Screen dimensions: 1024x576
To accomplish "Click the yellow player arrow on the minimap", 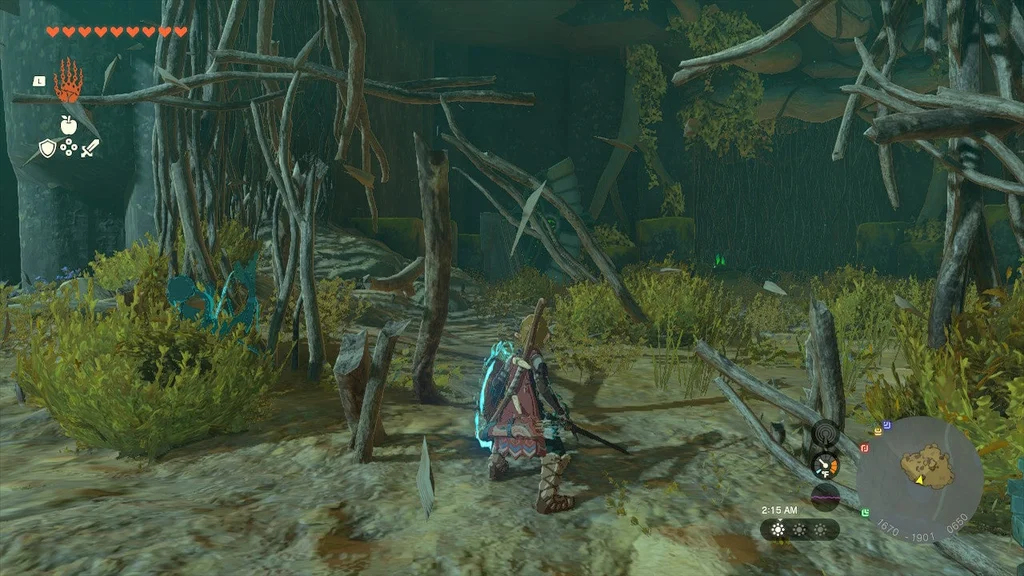I will click(x=918, y=480).
